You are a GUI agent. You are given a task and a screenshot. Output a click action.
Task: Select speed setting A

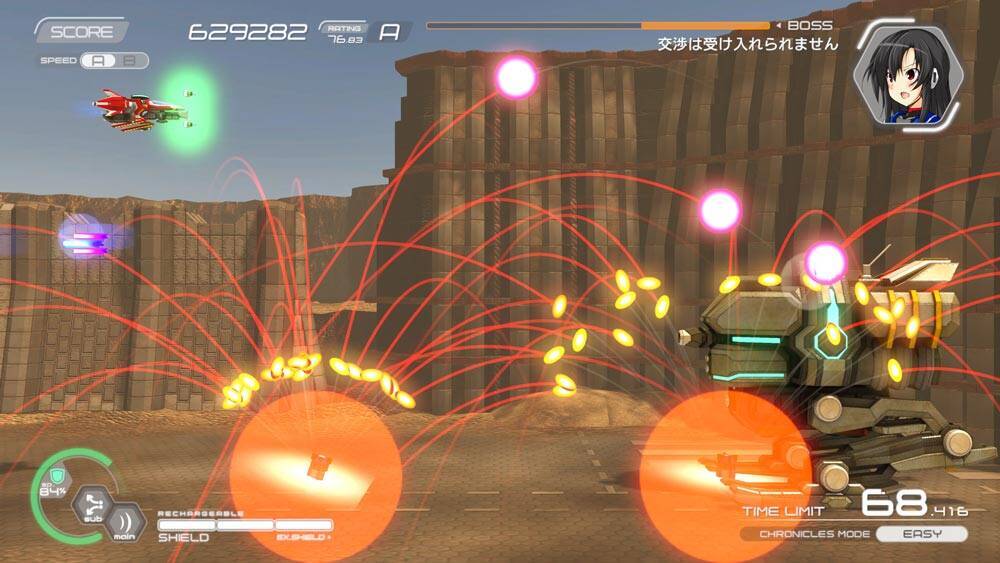pyautogui.click(x=98, y=60)
